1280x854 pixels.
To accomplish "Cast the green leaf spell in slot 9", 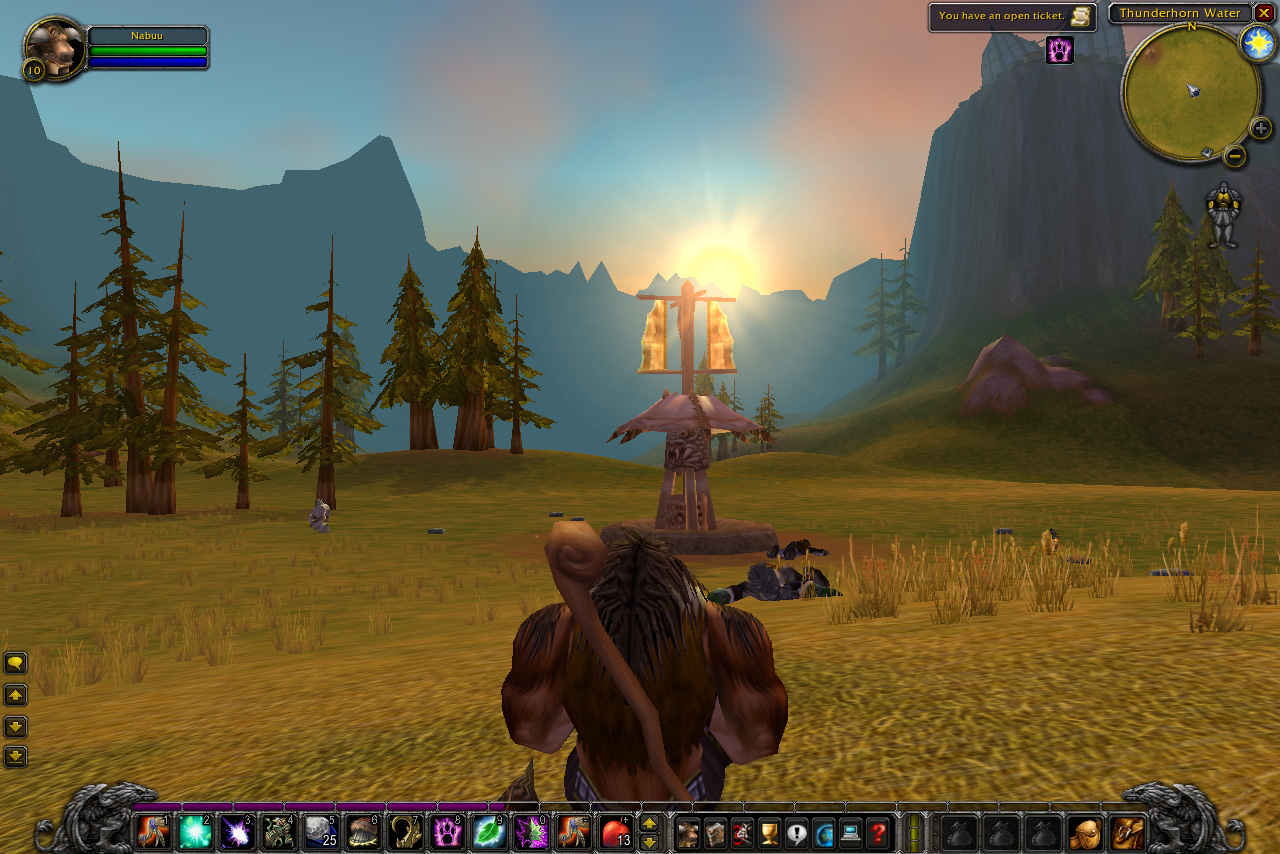I will pos(489,832).
